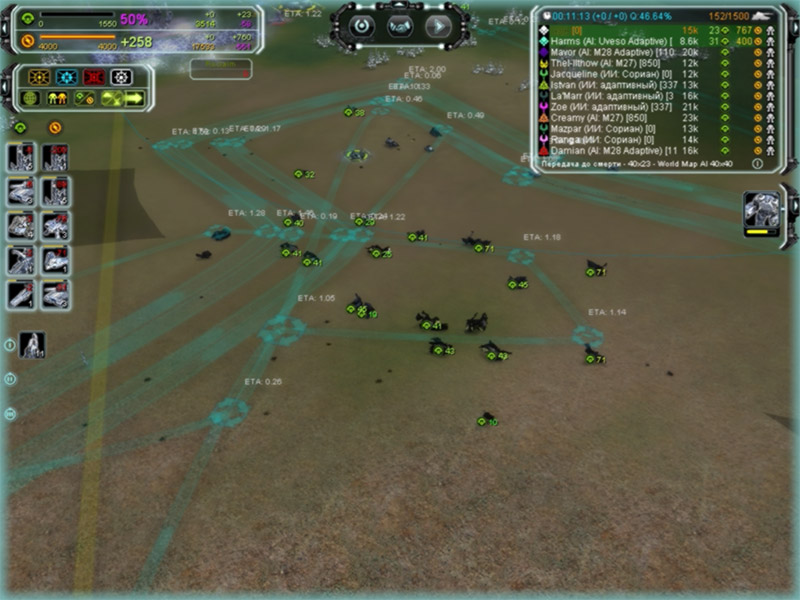Activate the yellow arrow command button

(x=134, y=98)
